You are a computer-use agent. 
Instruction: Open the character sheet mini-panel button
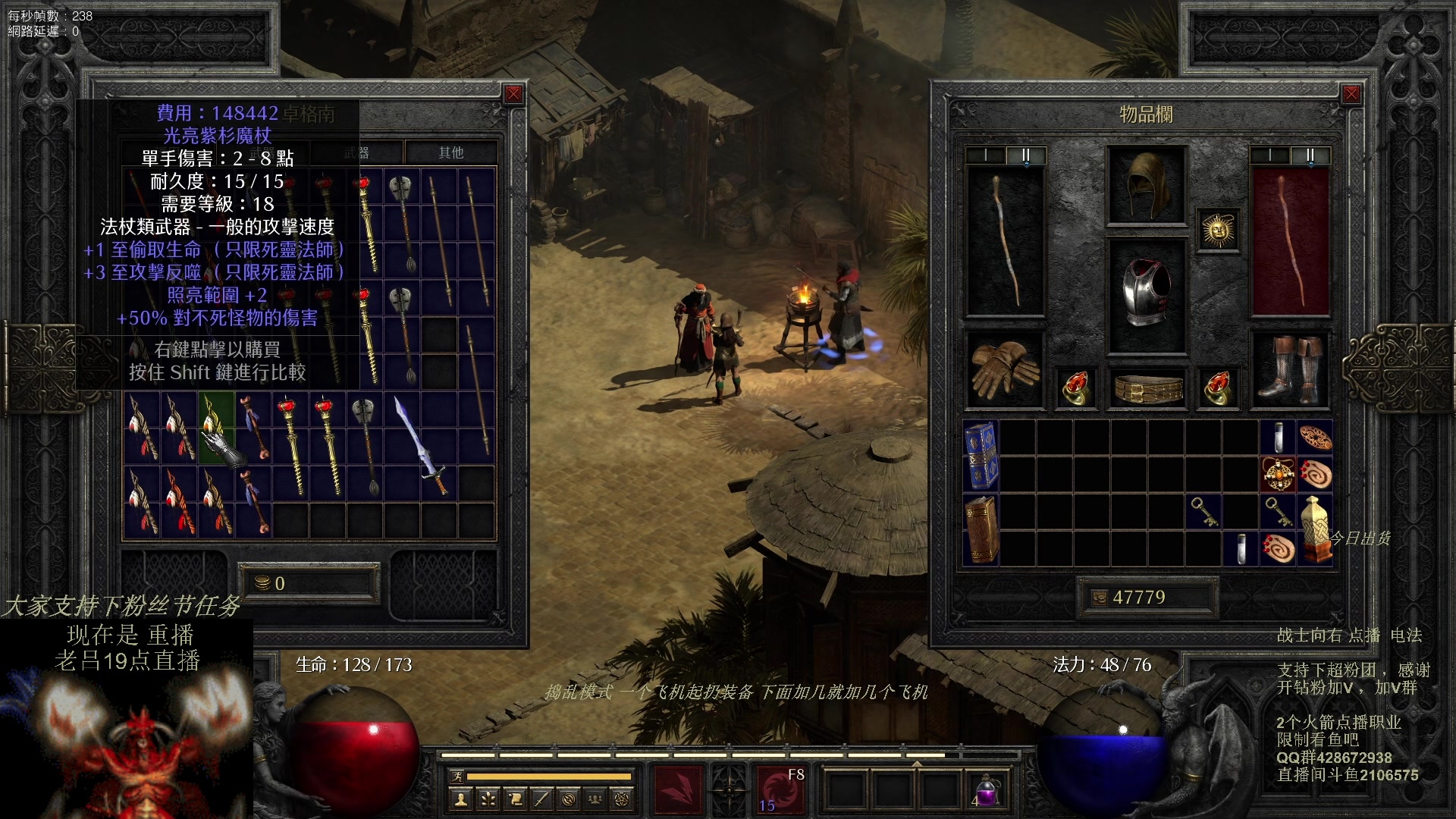(x=460, y=799)
